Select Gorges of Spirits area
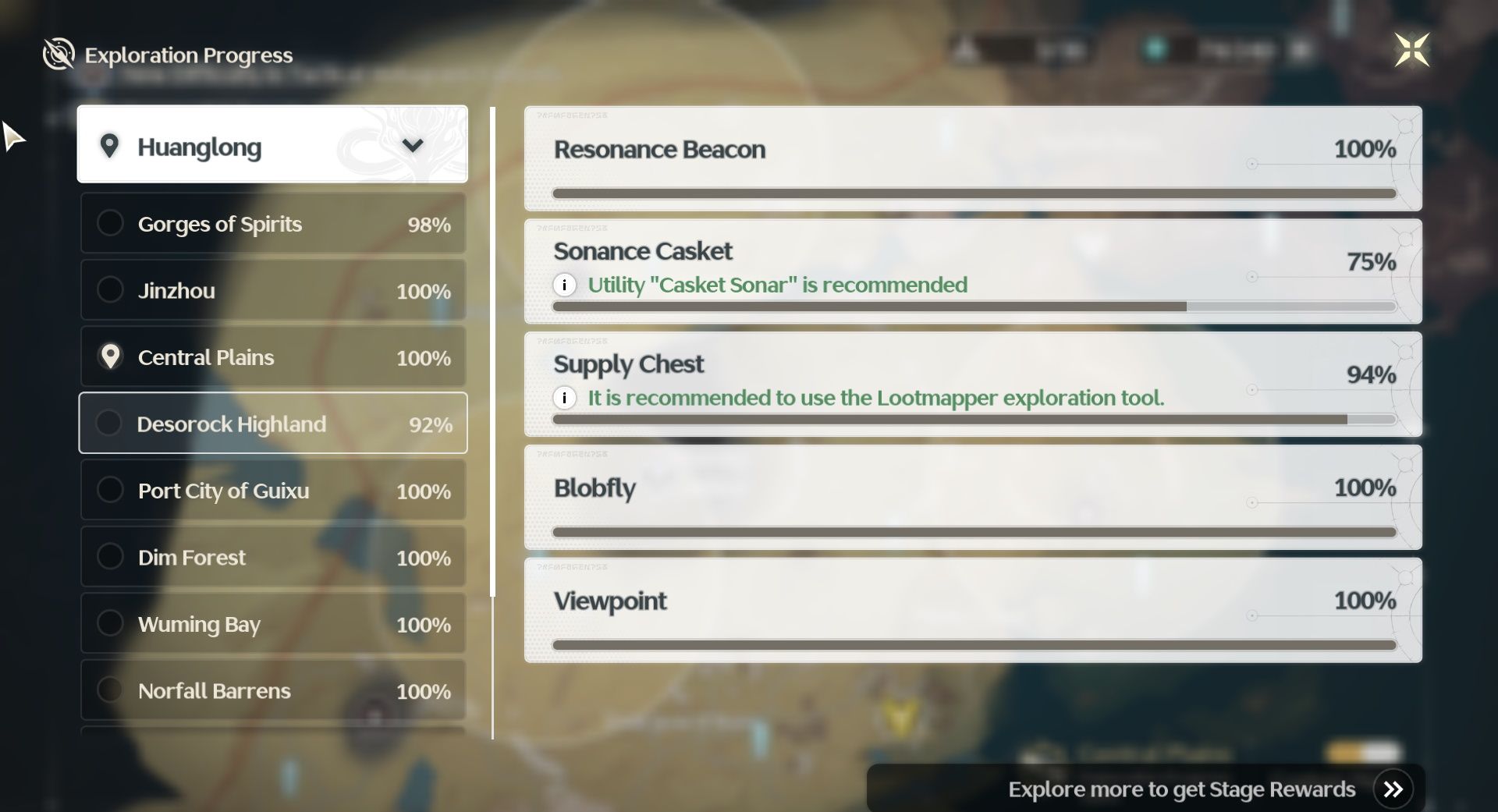 pyautogui.click(x=272, y=224)
